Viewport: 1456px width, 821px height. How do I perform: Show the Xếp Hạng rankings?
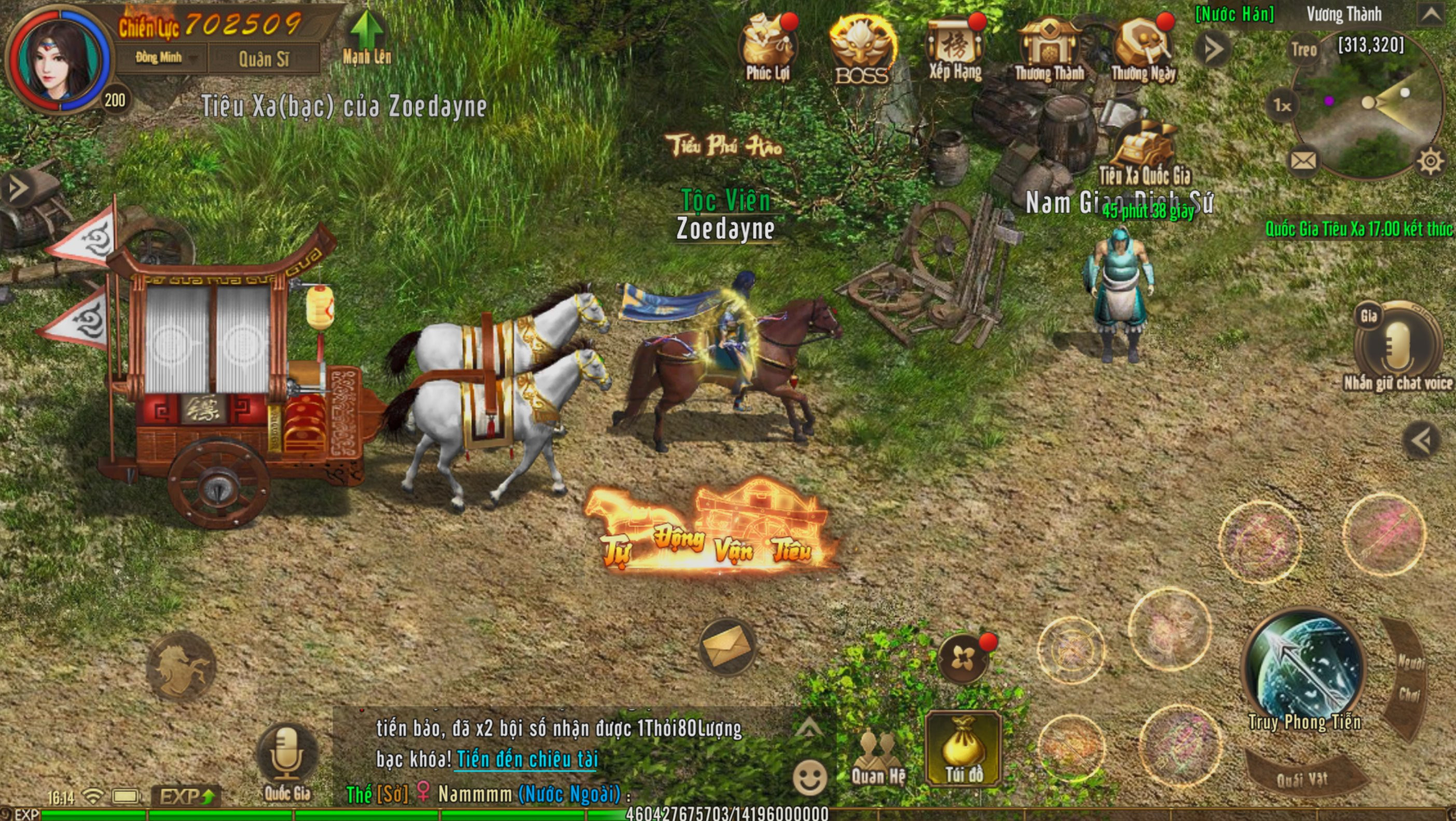point(955,48)
